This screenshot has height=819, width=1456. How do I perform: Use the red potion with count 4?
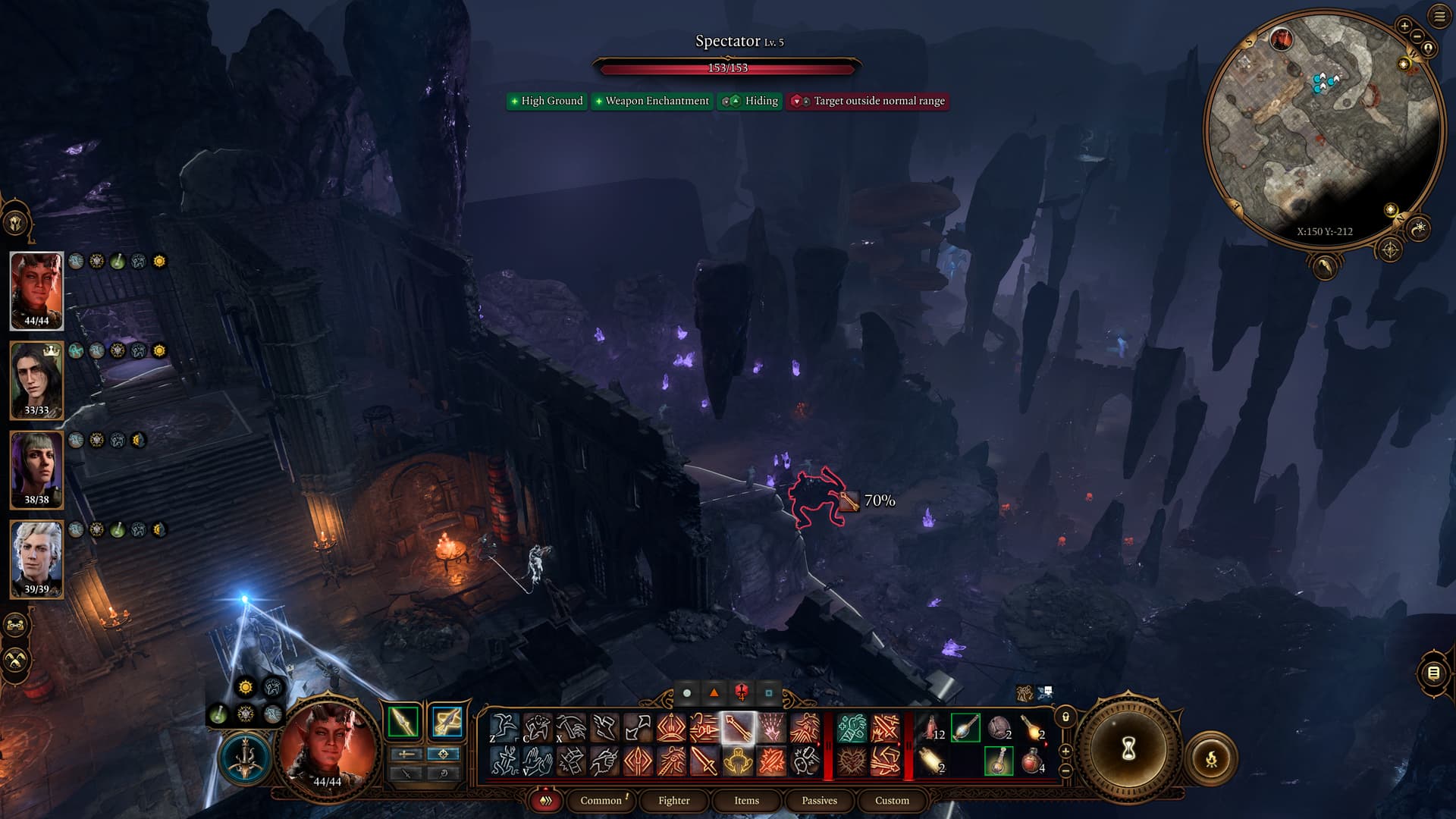1032,760
